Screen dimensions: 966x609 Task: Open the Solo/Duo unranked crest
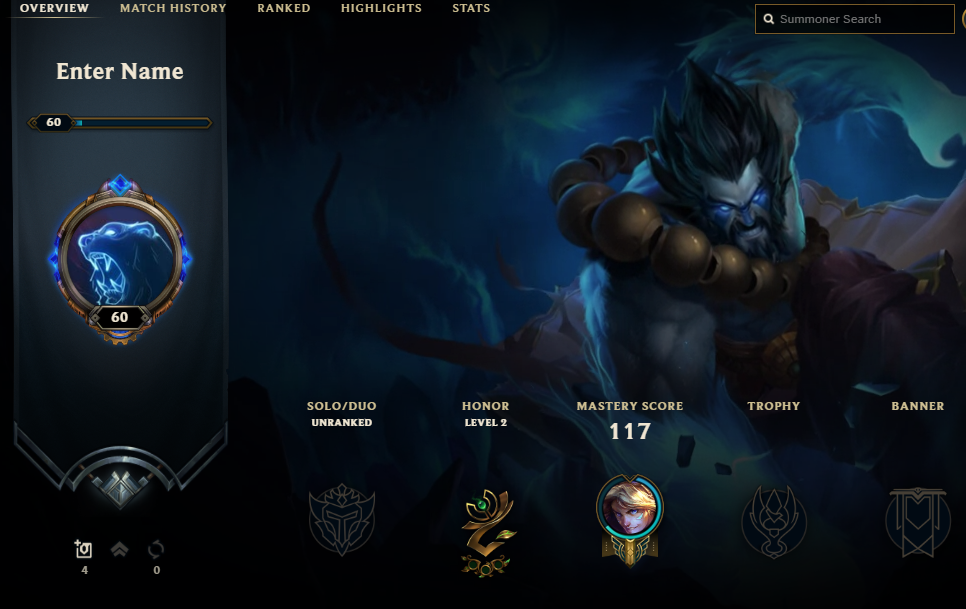340,520
